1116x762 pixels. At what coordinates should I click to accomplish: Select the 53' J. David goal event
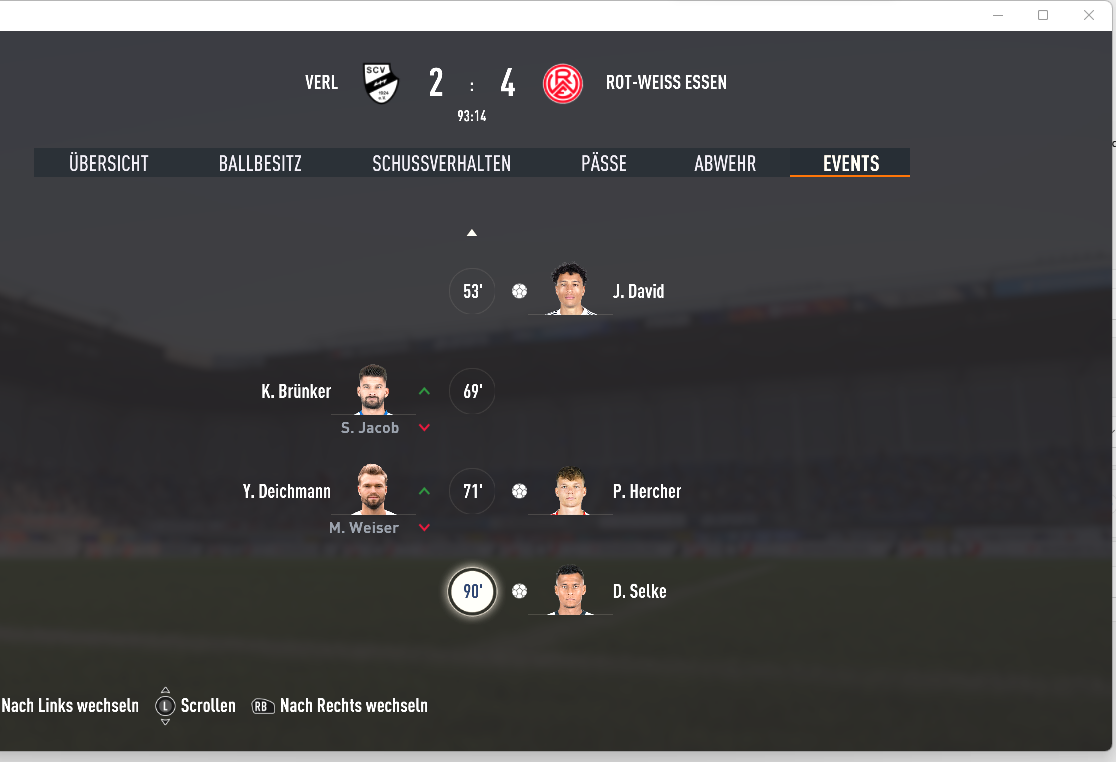[472, 292]
